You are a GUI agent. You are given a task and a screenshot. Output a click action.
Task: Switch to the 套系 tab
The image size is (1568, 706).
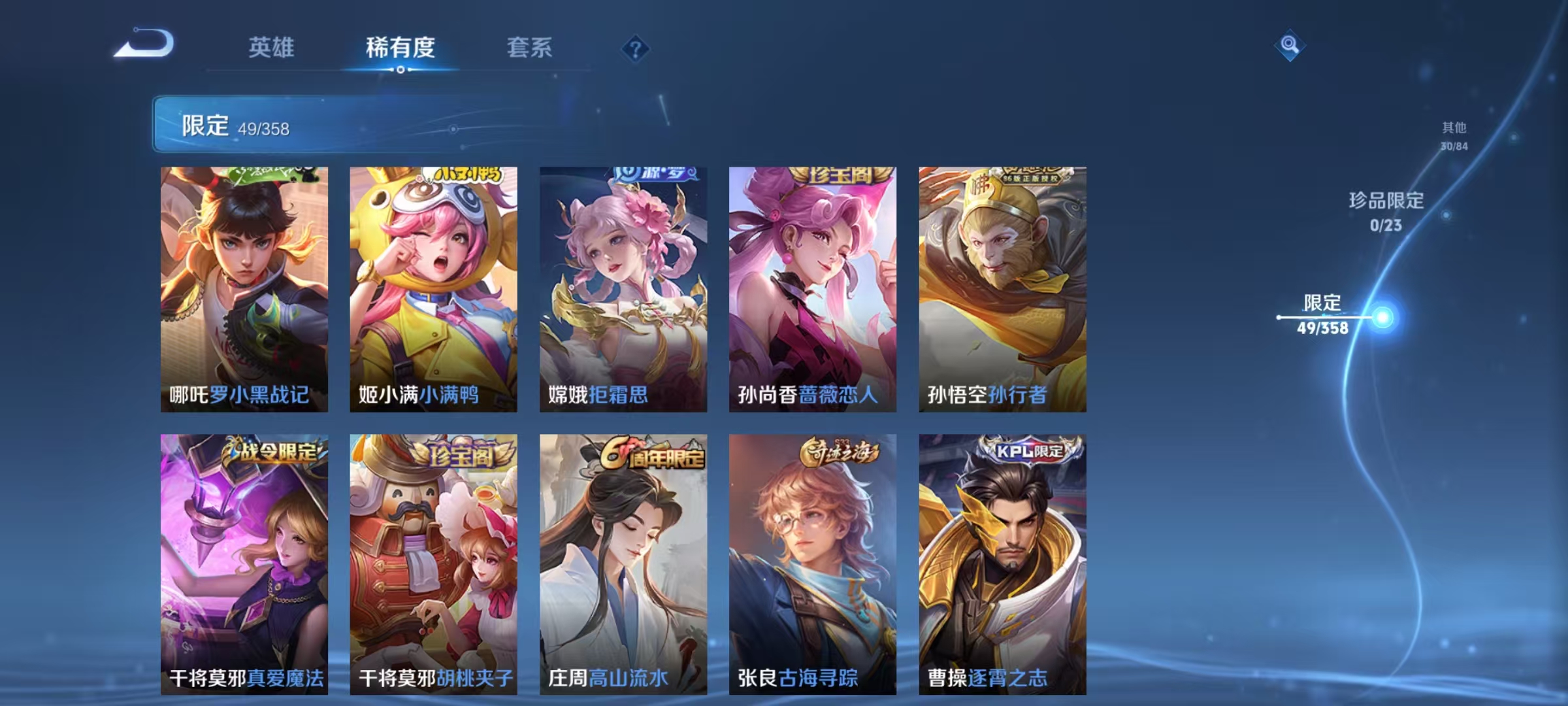pos(530,48)
